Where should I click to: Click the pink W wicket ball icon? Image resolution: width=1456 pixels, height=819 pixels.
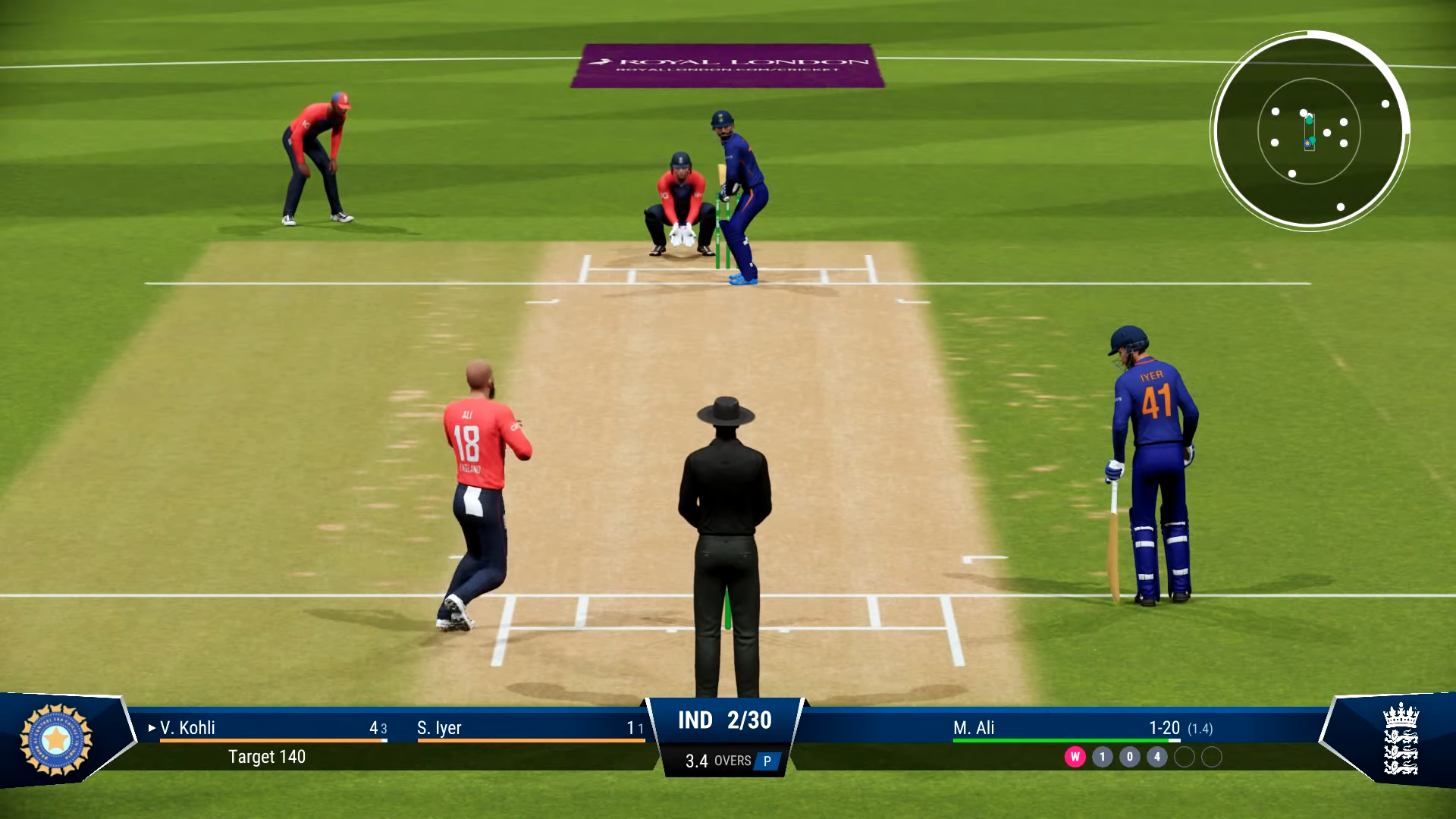click(x=1075, y=755)
